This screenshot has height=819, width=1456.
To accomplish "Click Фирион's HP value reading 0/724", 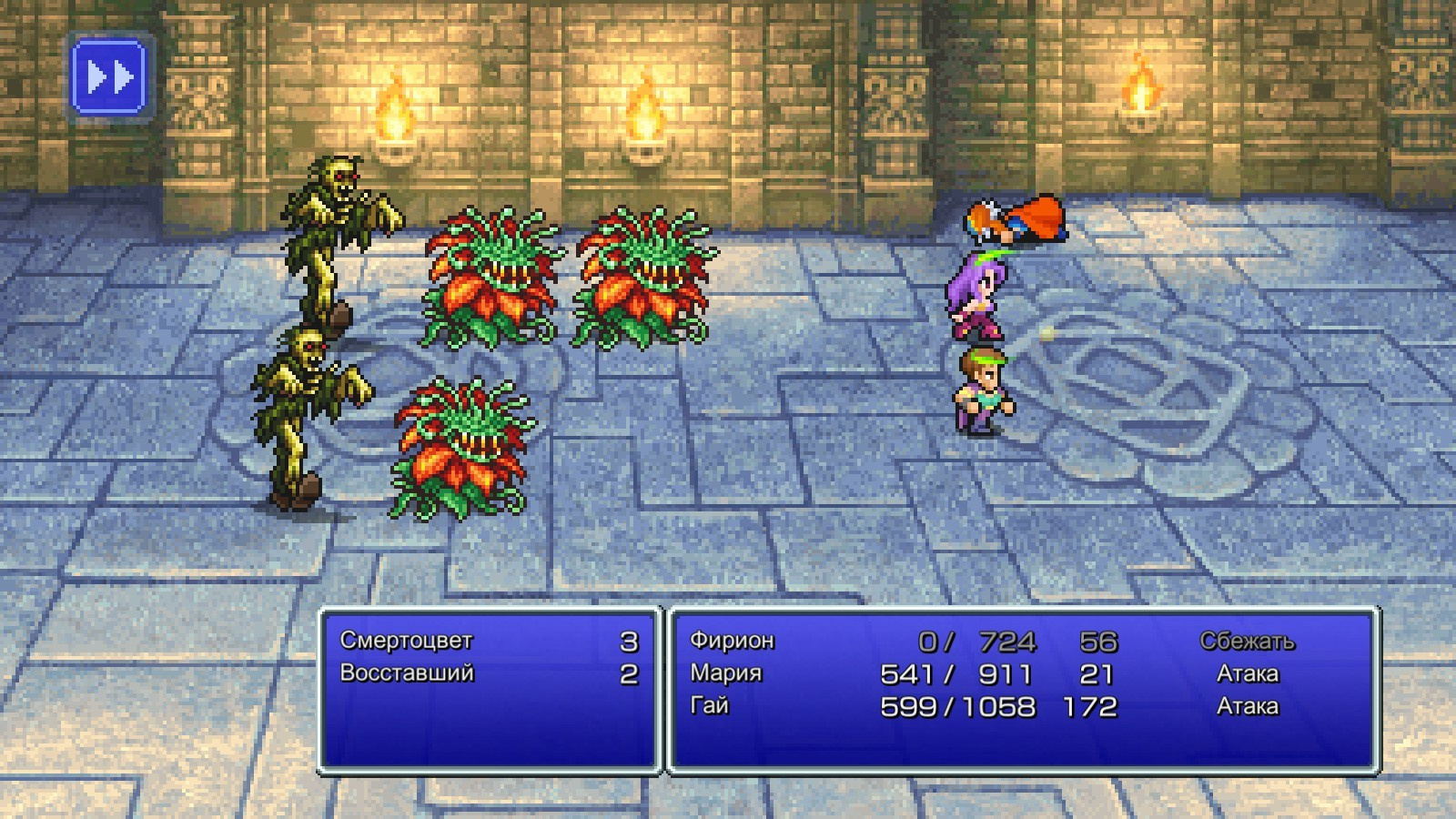I will click(978, 640).
